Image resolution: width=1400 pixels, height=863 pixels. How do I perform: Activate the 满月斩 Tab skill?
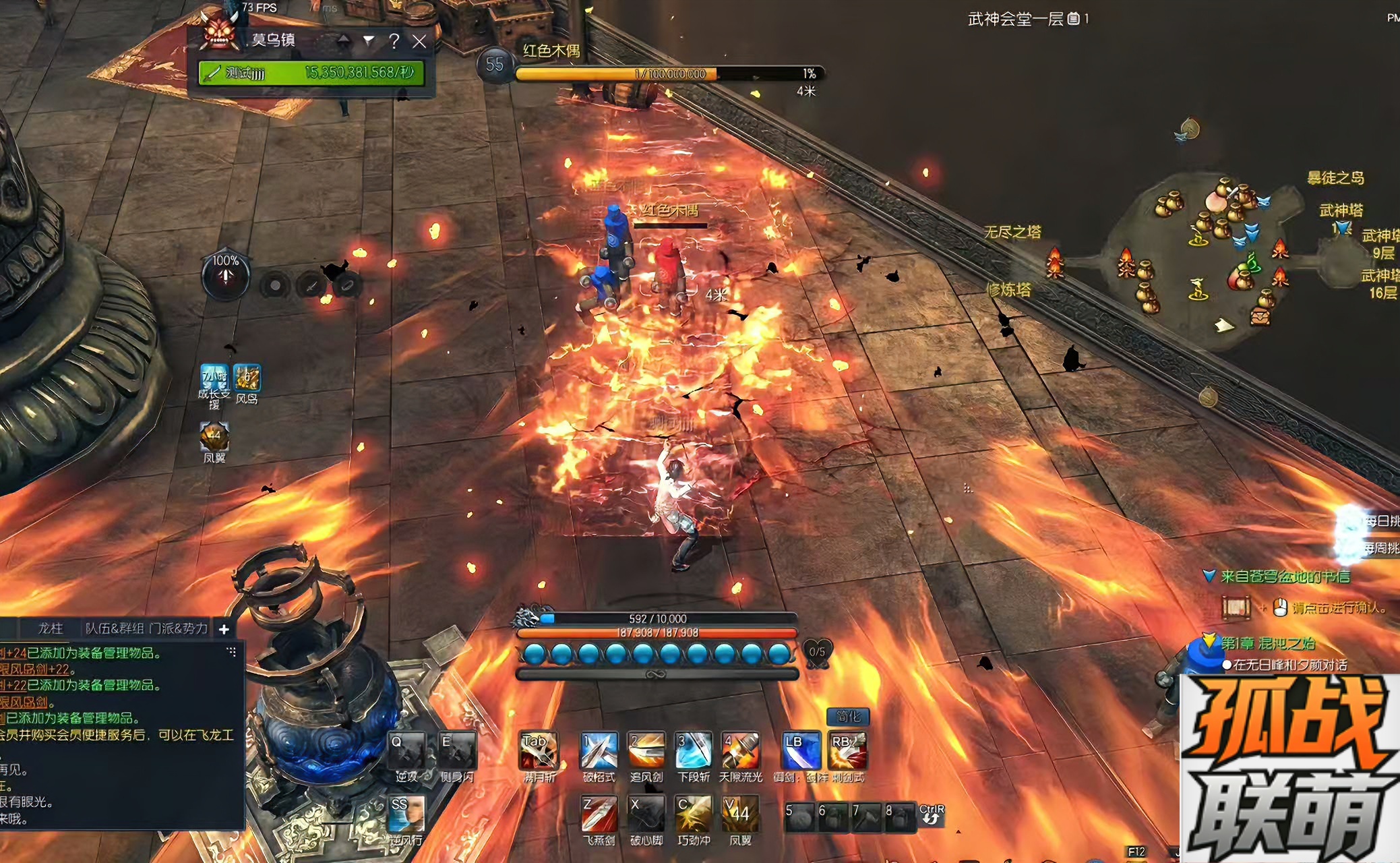tap(538, 751)
